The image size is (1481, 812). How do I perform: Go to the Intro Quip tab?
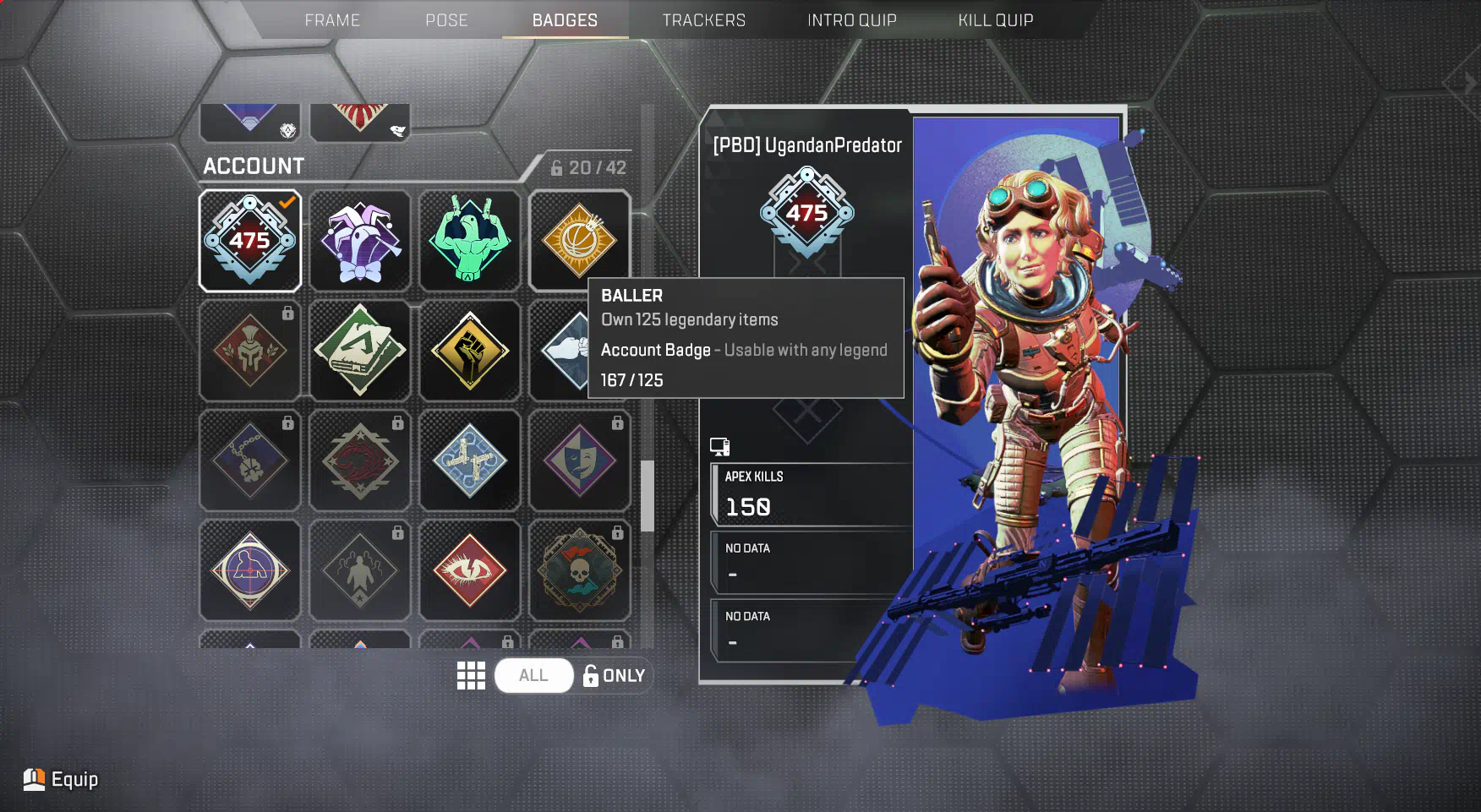851,20
